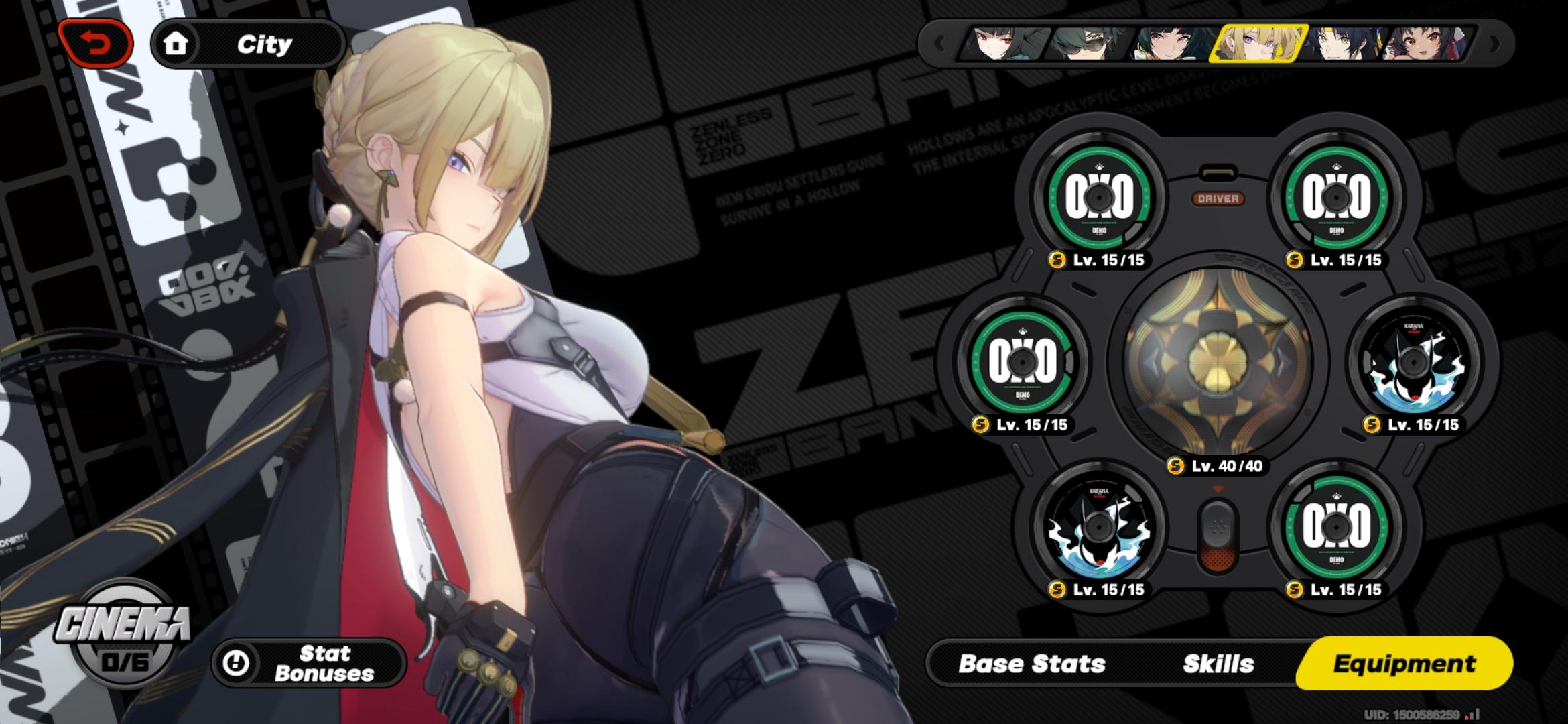1568x724 pixels.
Task: Select the Equipment tab
Action: click(x=1404, y=664)
